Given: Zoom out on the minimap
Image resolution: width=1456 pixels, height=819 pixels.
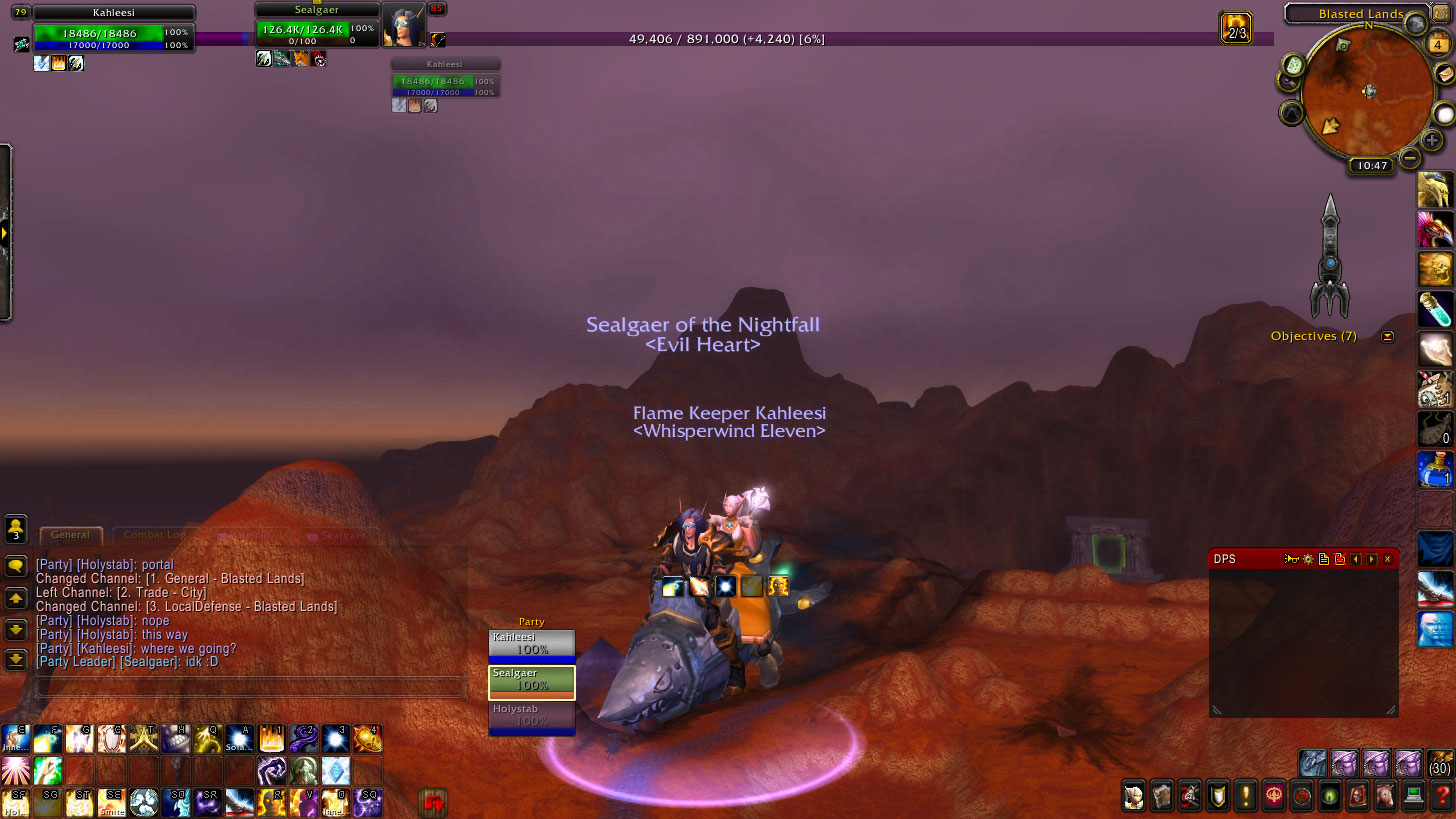Looking at the screenshot, I should point(1410,157).
